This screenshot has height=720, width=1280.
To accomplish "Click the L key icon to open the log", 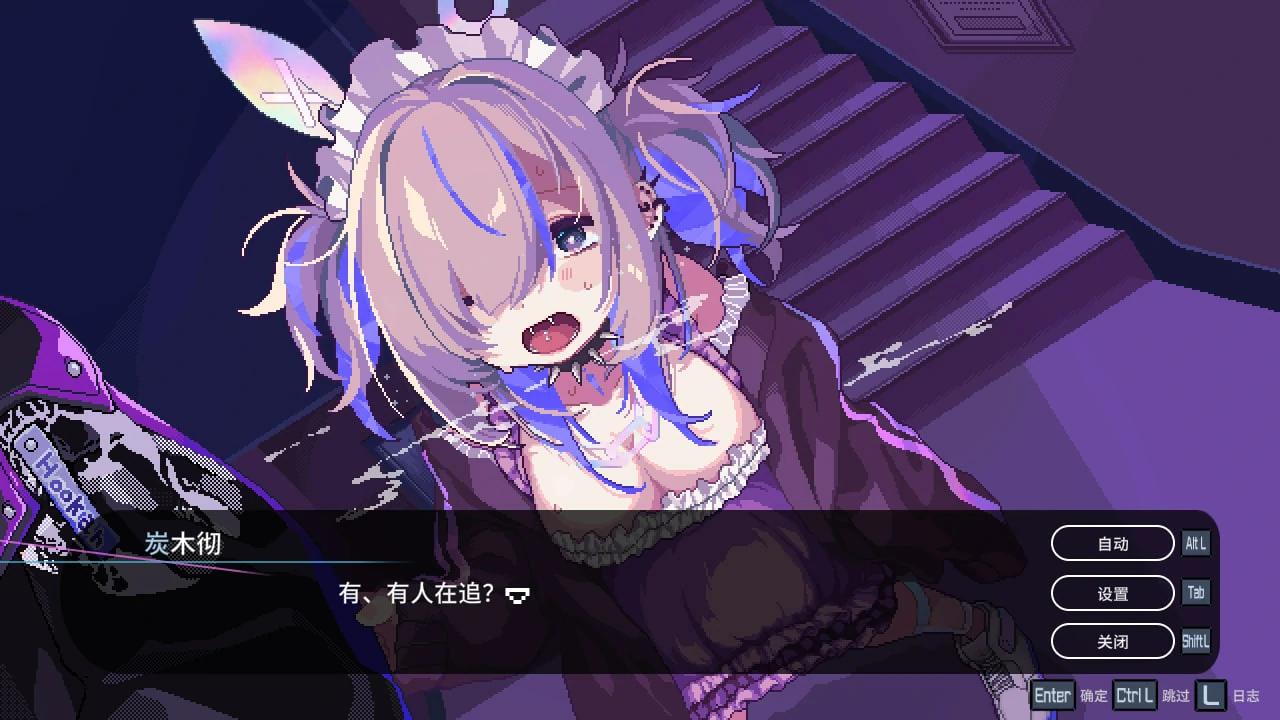I will [x=1211, y=694].
